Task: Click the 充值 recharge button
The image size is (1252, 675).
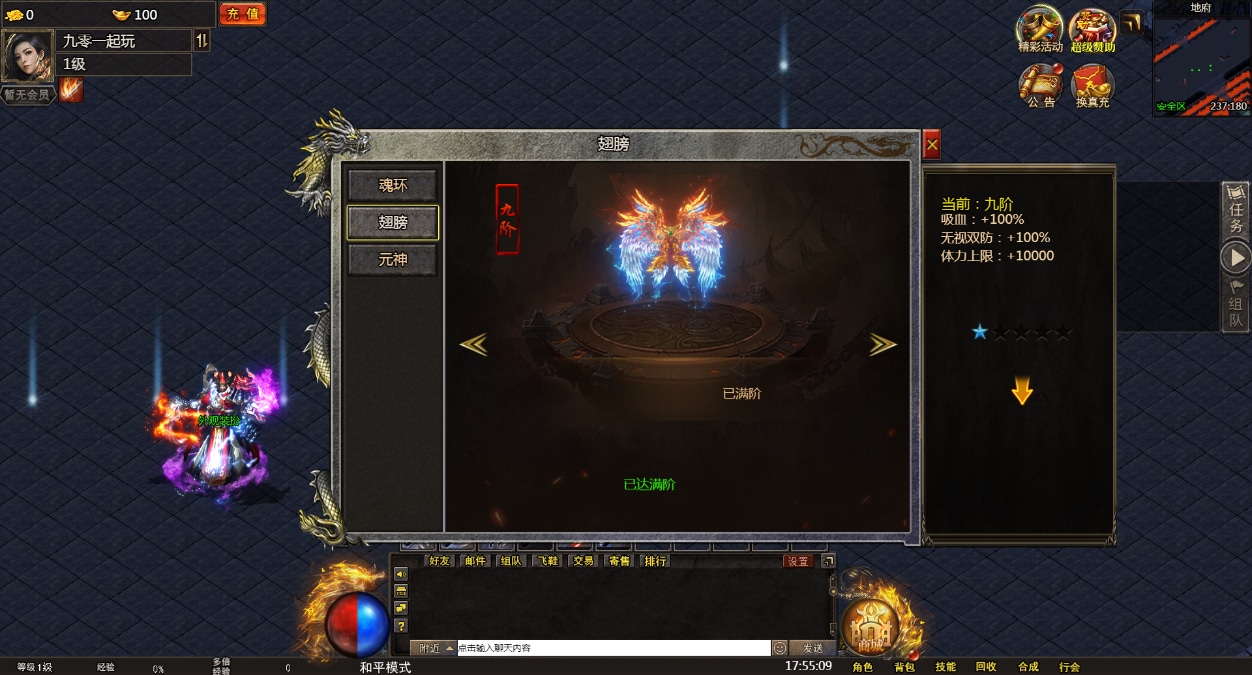Action: point(242,14)
